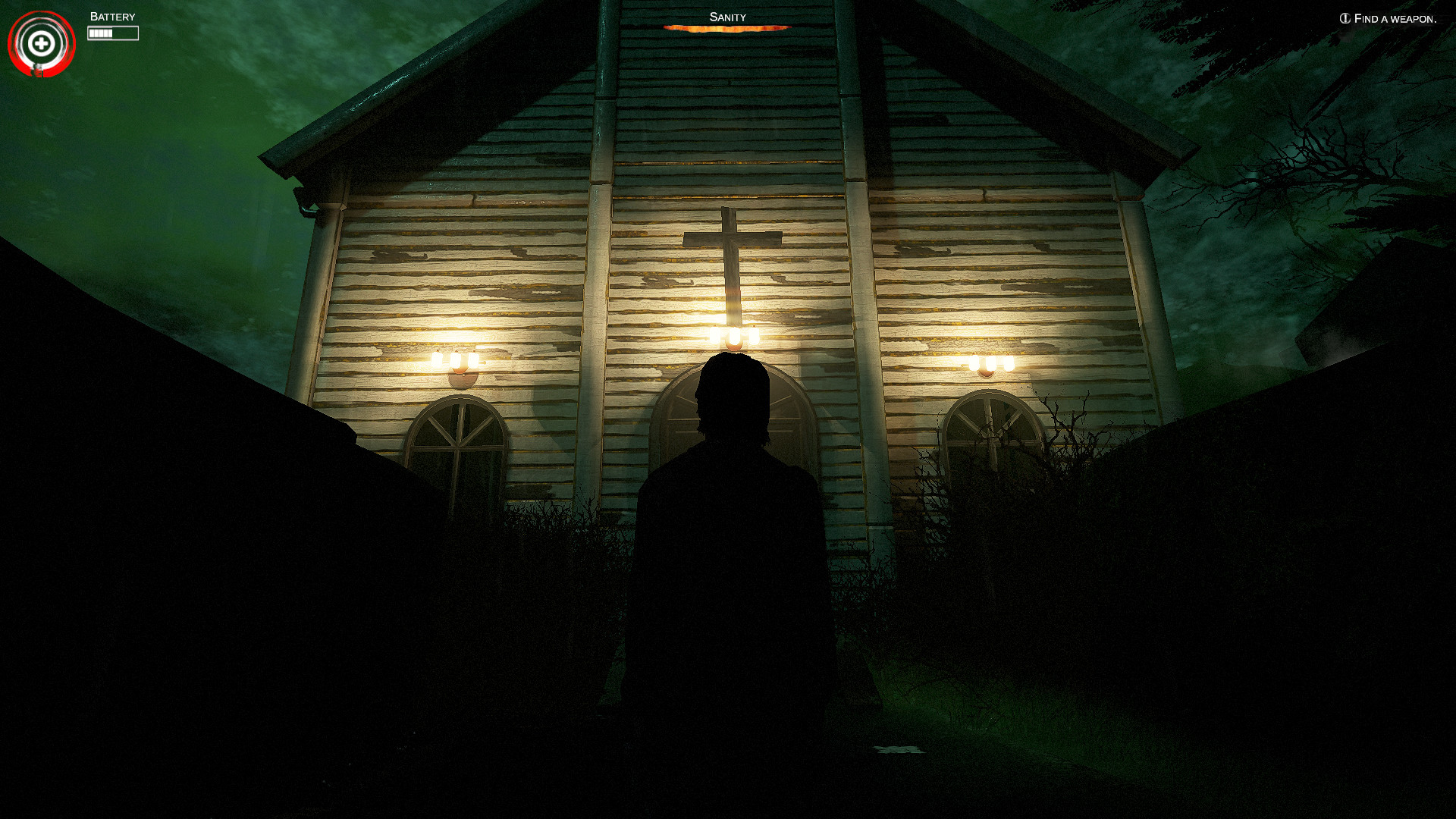Screen dimensions: 1456x819
Task: Select the objective exclamation mark icon
Action: click(x=1344, y=19)
